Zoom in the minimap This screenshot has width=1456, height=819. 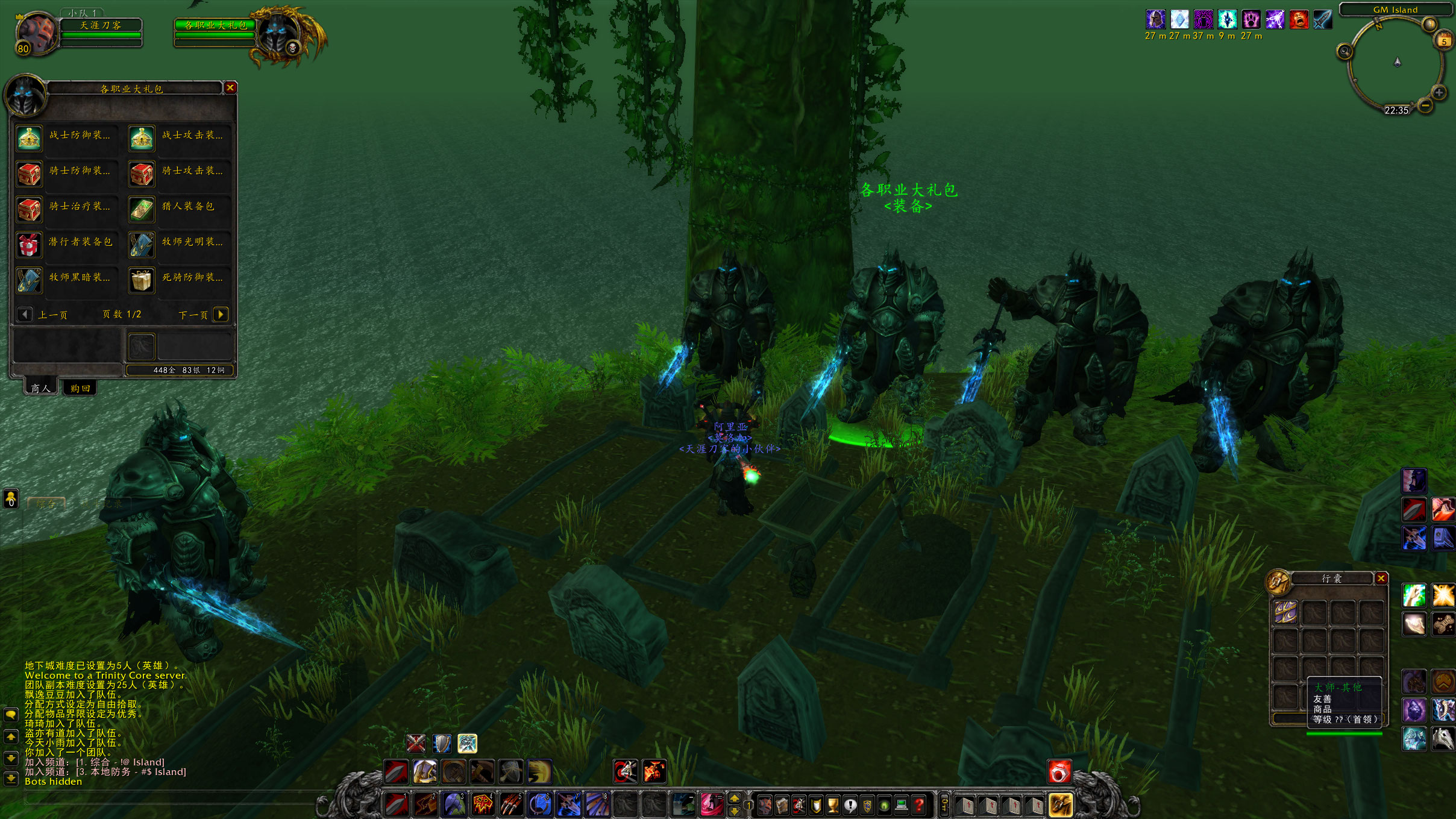1439,93
